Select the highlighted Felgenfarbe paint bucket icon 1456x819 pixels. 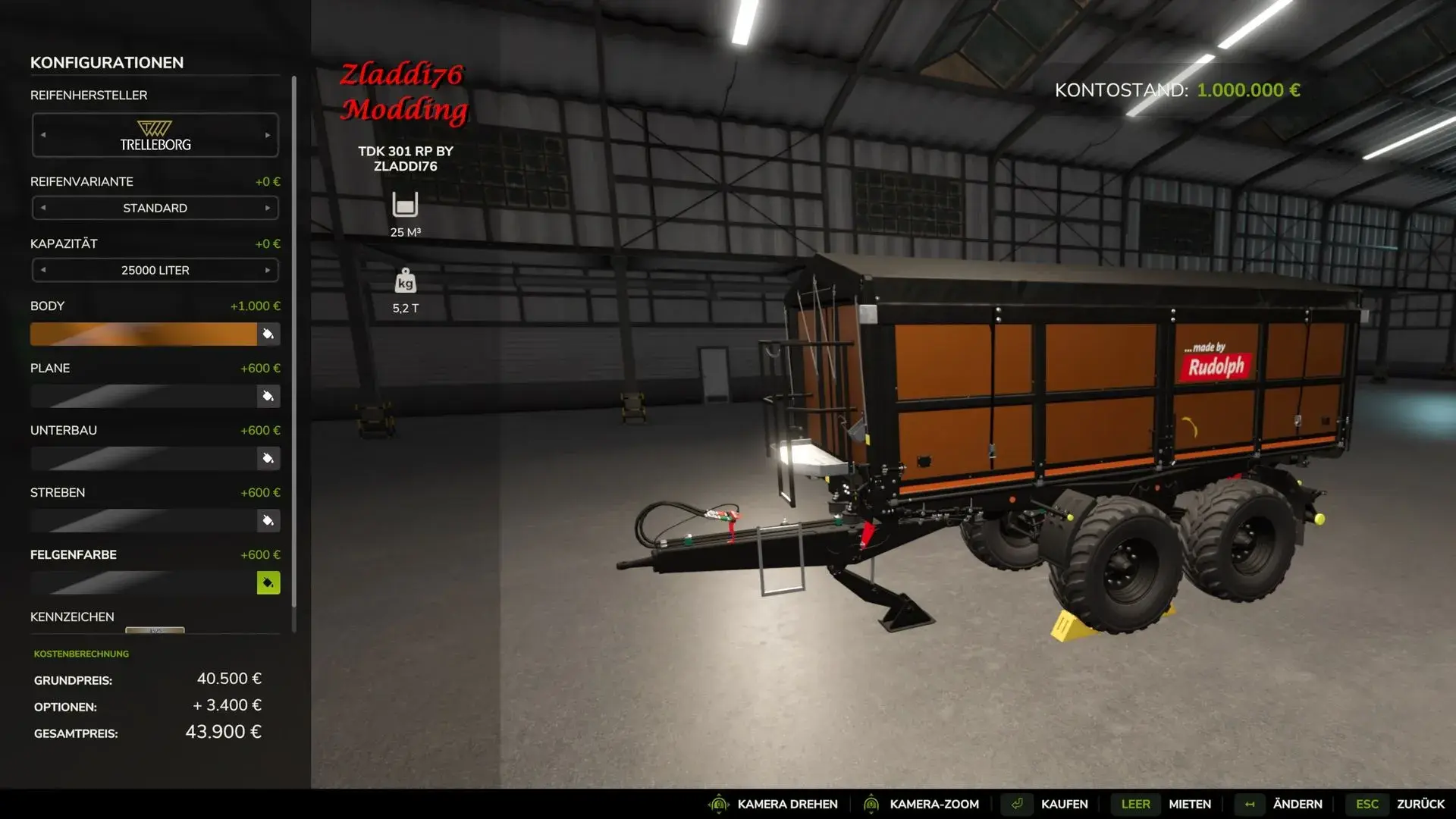point(268,582)
